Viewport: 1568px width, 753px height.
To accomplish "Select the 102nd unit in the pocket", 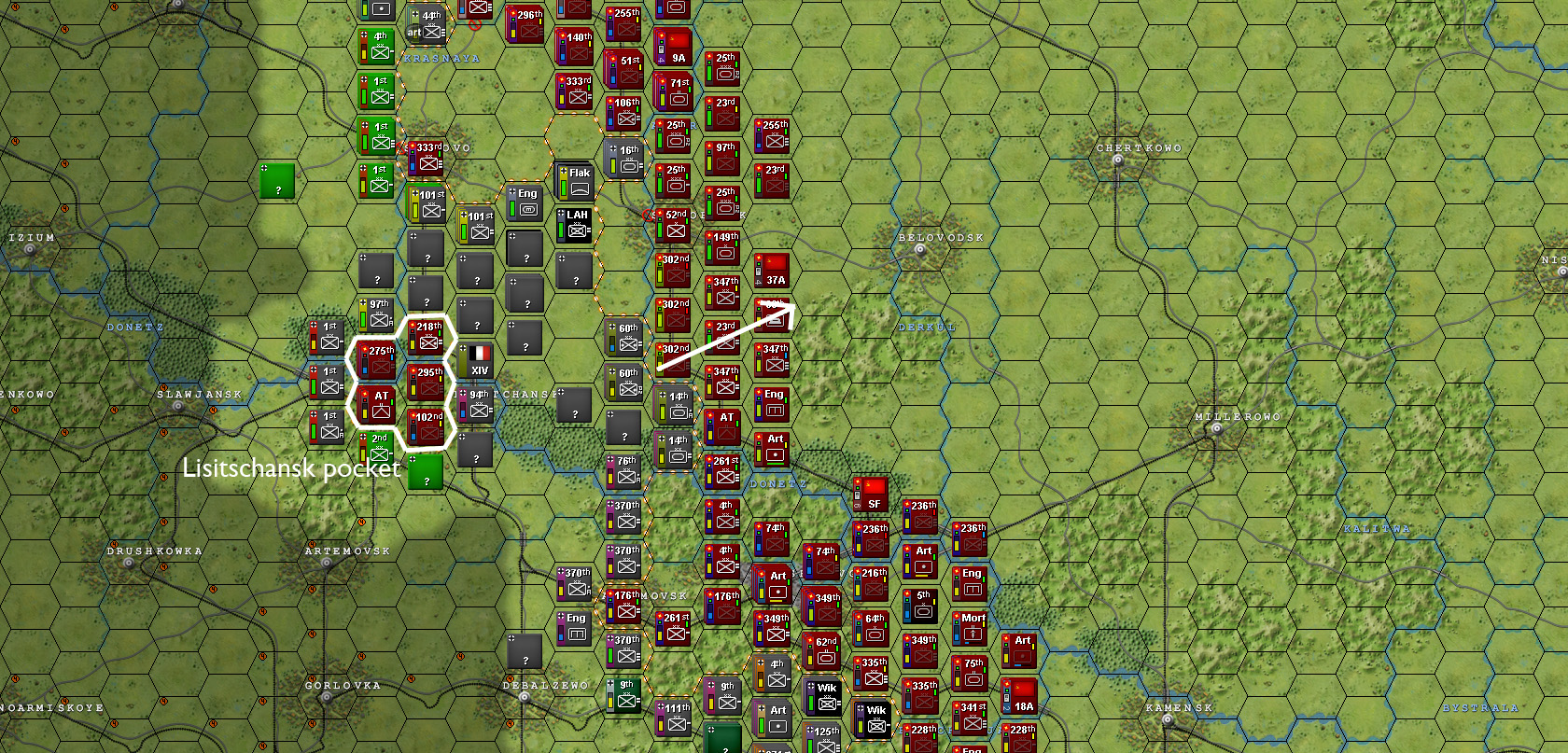I will click(427, 425).
